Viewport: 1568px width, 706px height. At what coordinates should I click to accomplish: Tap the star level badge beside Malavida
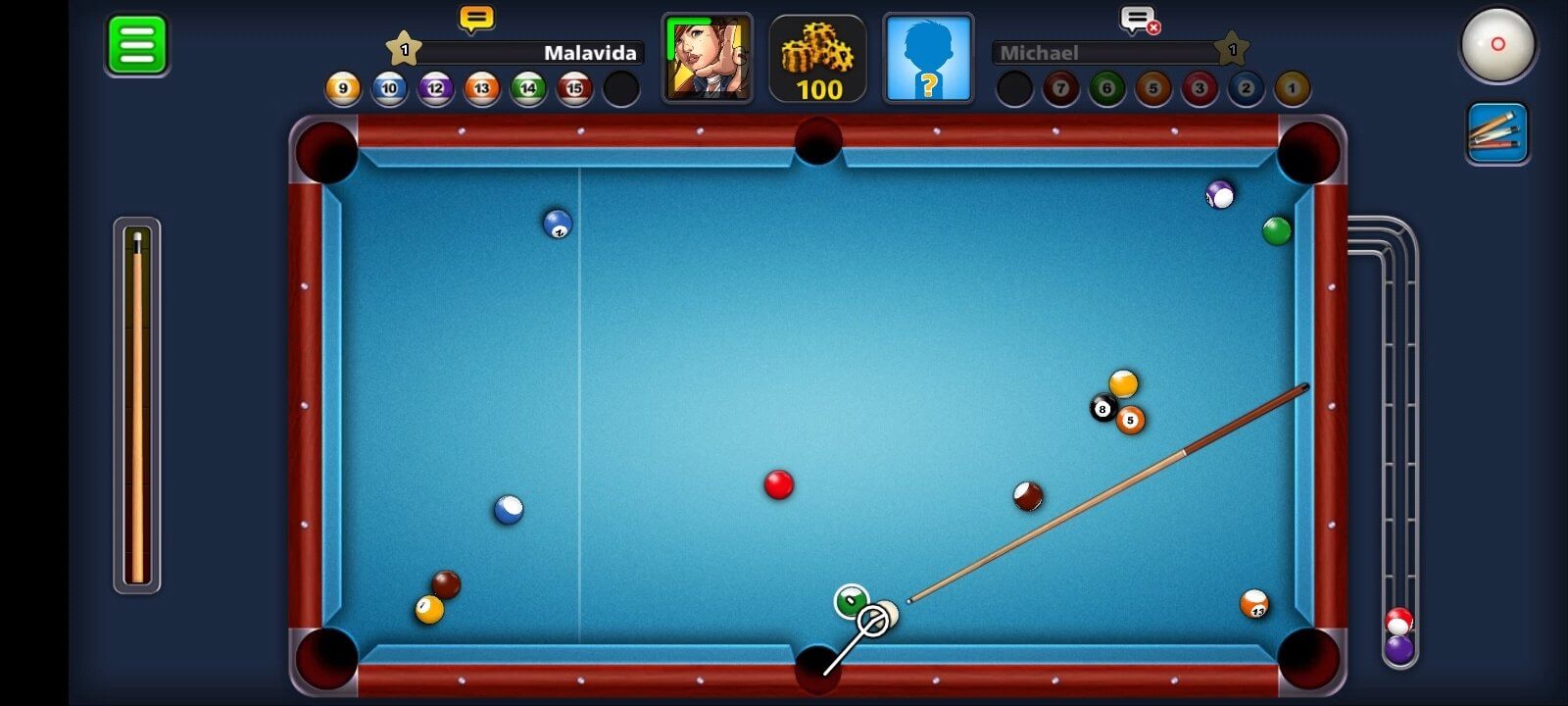(402, 45)
